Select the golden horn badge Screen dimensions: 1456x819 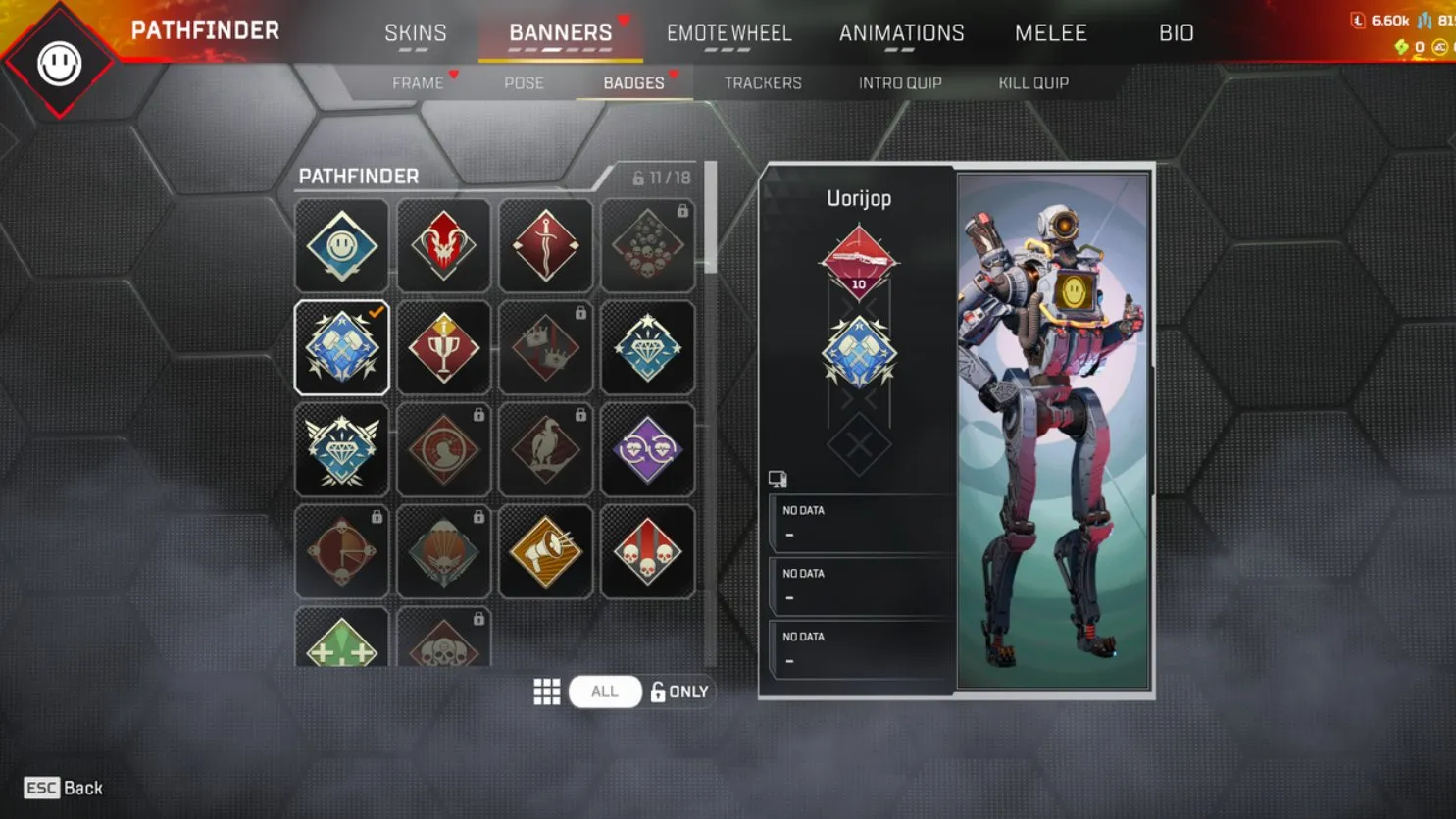545,551
